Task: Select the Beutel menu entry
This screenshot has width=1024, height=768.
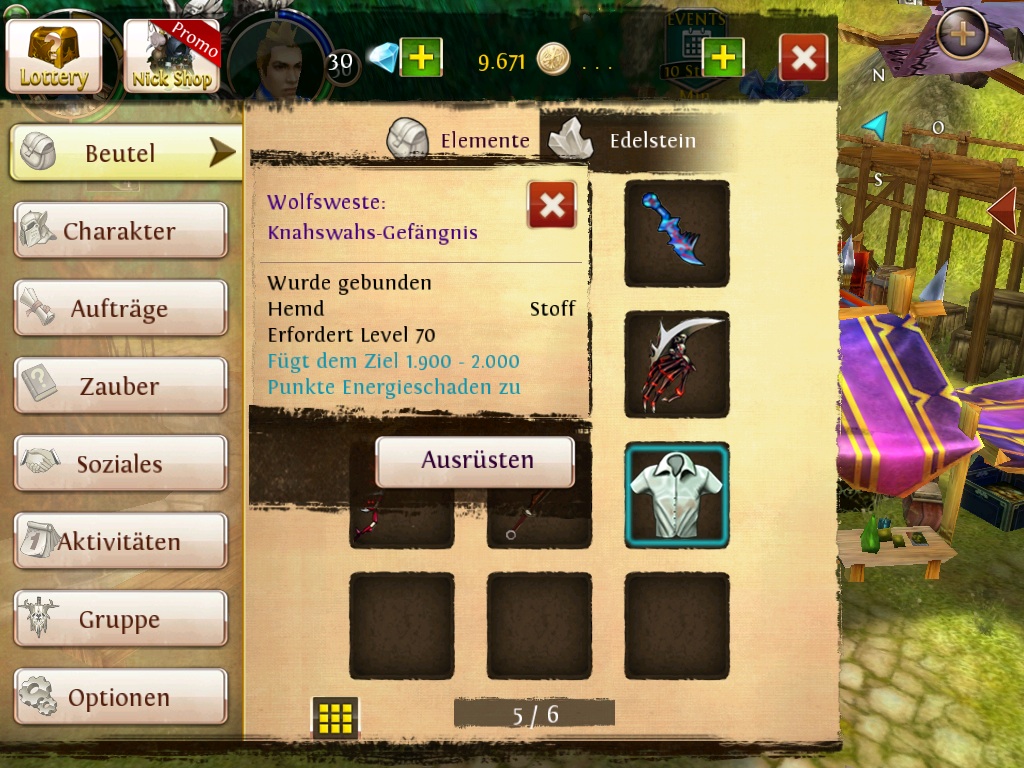Action: tap(126, 153)
